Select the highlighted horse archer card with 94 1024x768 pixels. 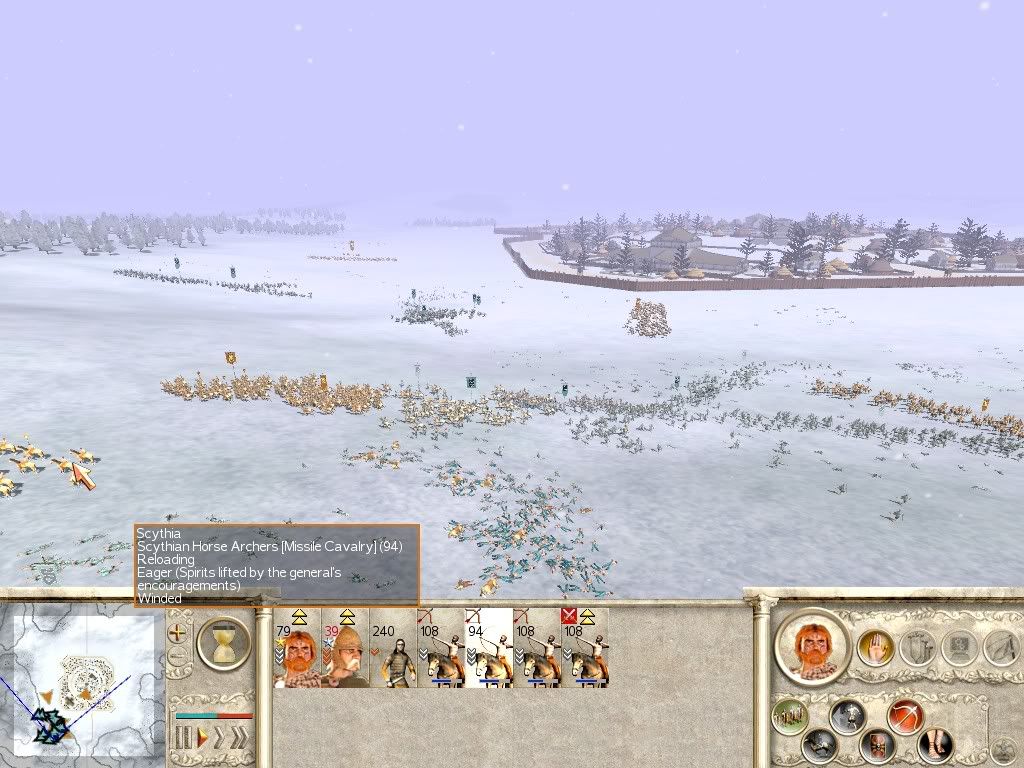pyautogui.click(x=489, y=648)
